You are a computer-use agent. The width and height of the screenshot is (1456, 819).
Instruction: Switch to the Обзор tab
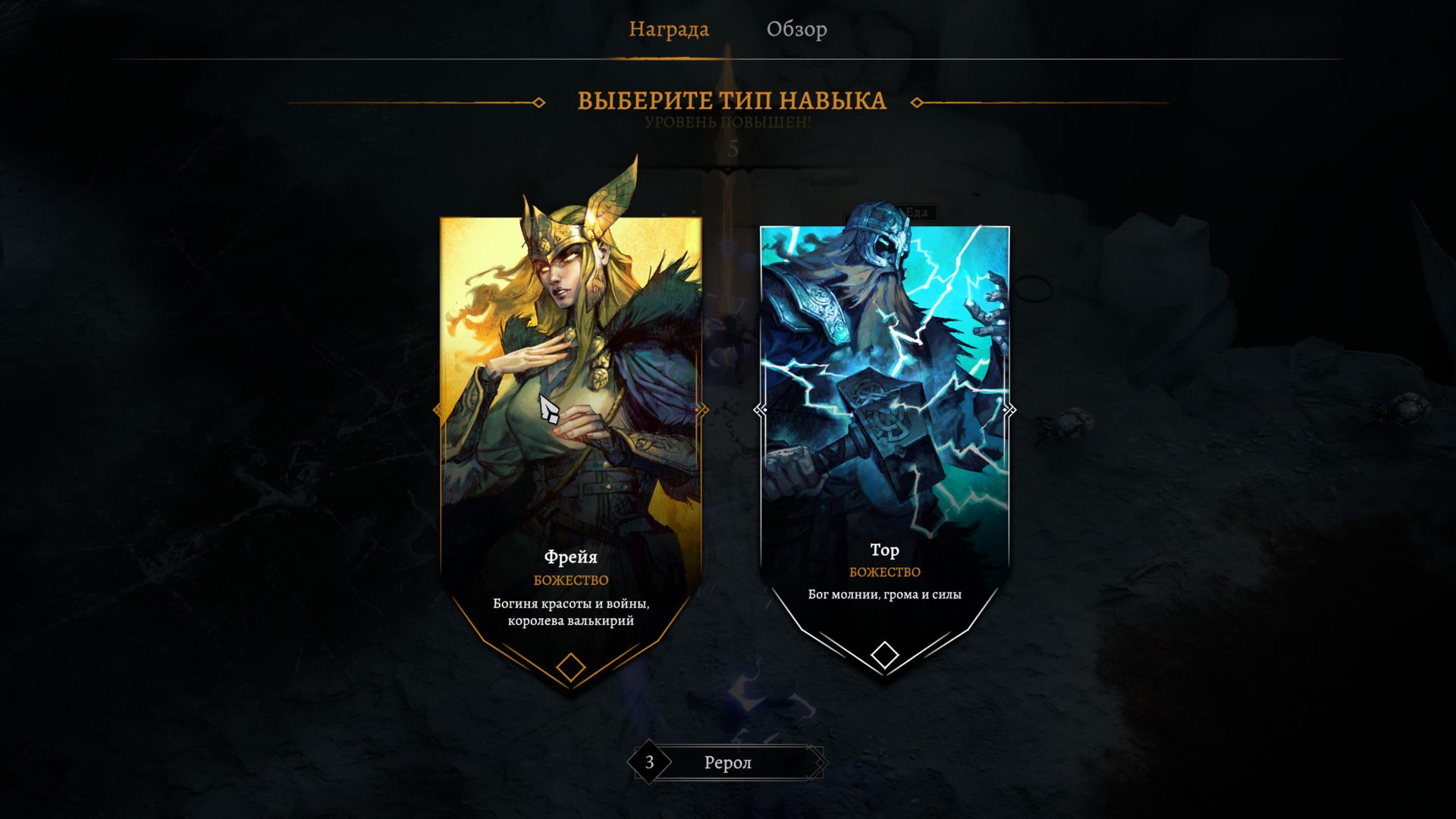[x=799, y=30]
